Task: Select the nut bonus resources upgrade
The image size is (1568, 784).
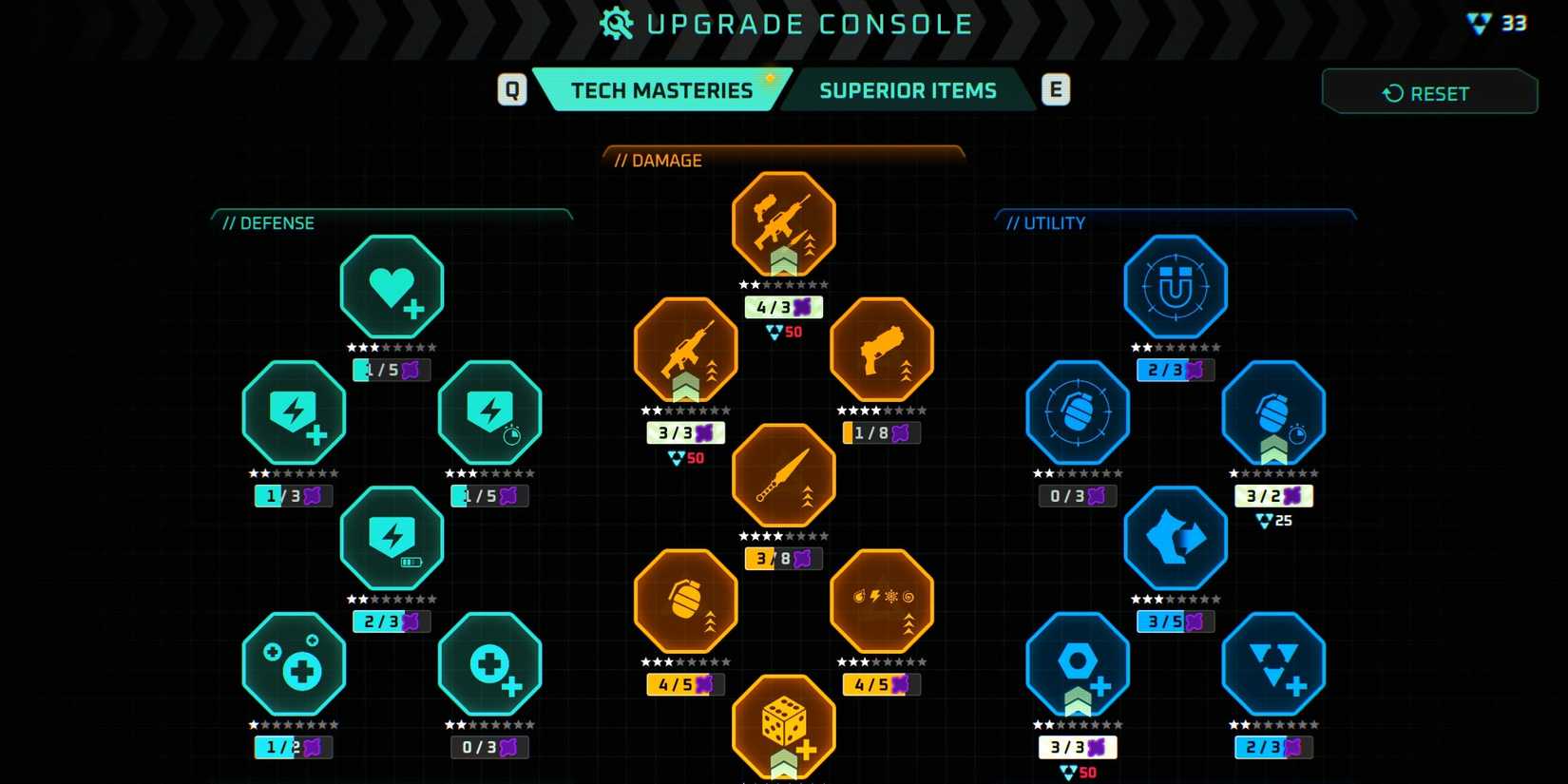Action: pos(1078,663)
